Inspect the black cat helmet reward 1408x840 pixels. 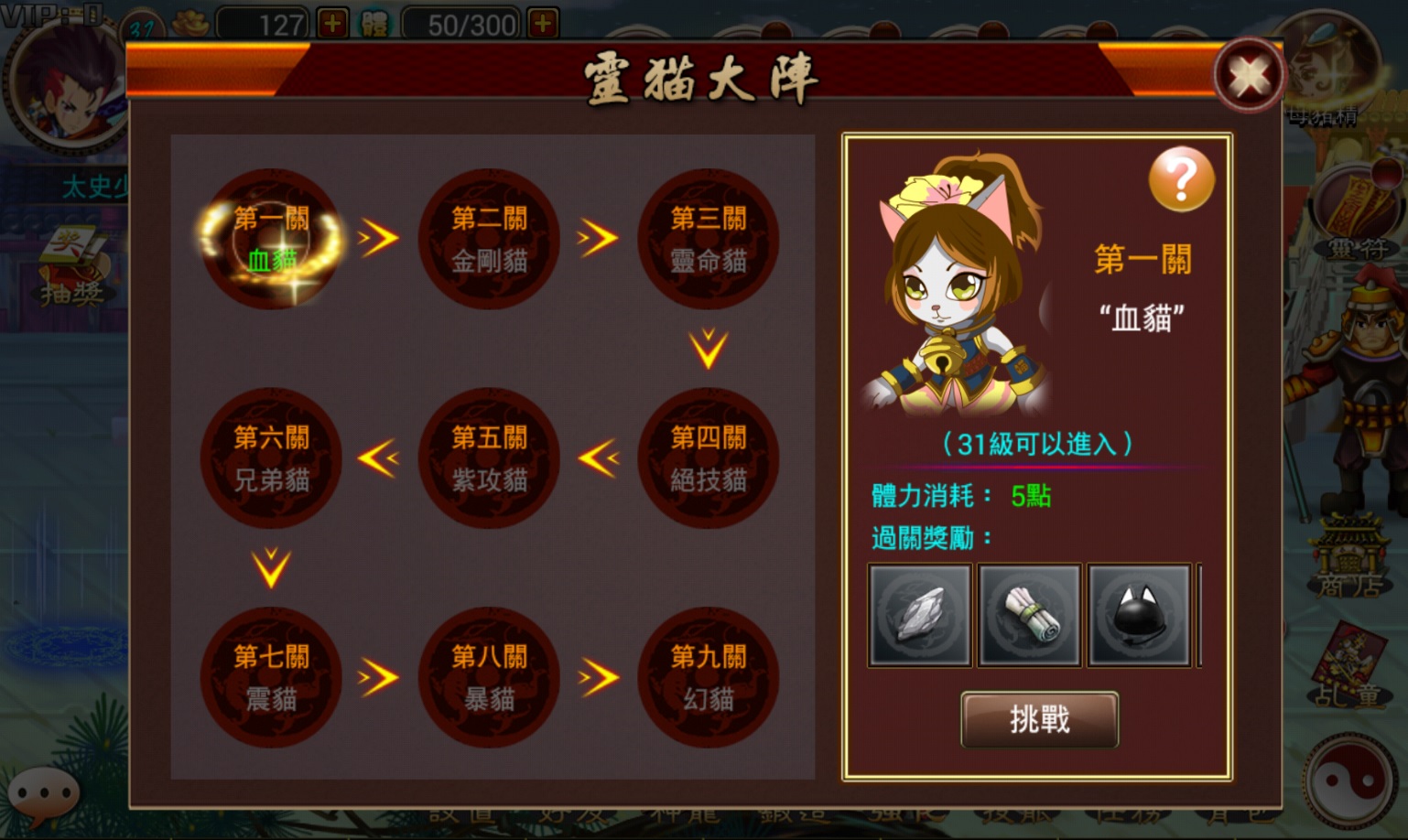point(1139,615)
